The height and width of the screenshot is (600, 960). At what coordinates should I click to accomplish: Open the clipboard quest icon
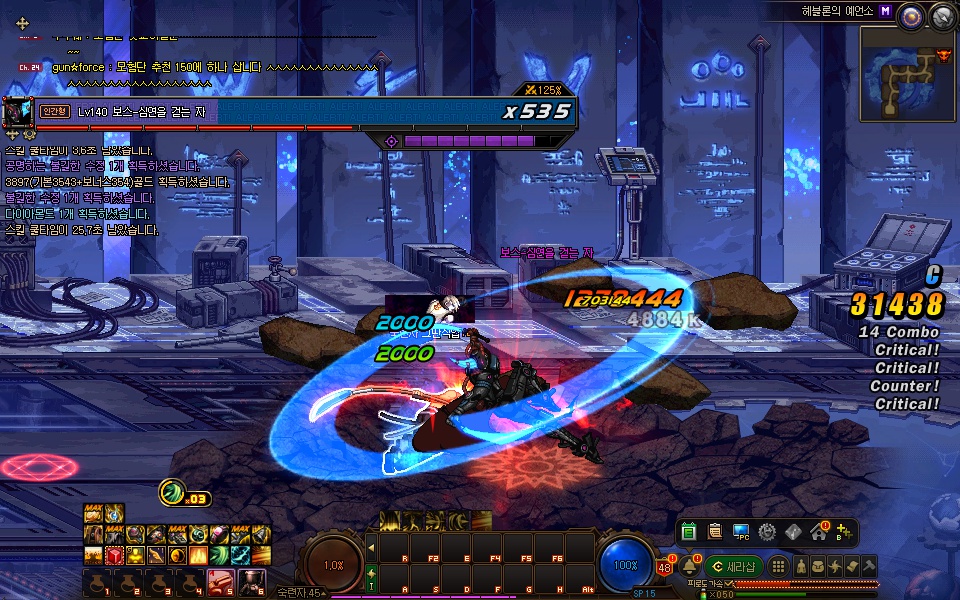715,532
